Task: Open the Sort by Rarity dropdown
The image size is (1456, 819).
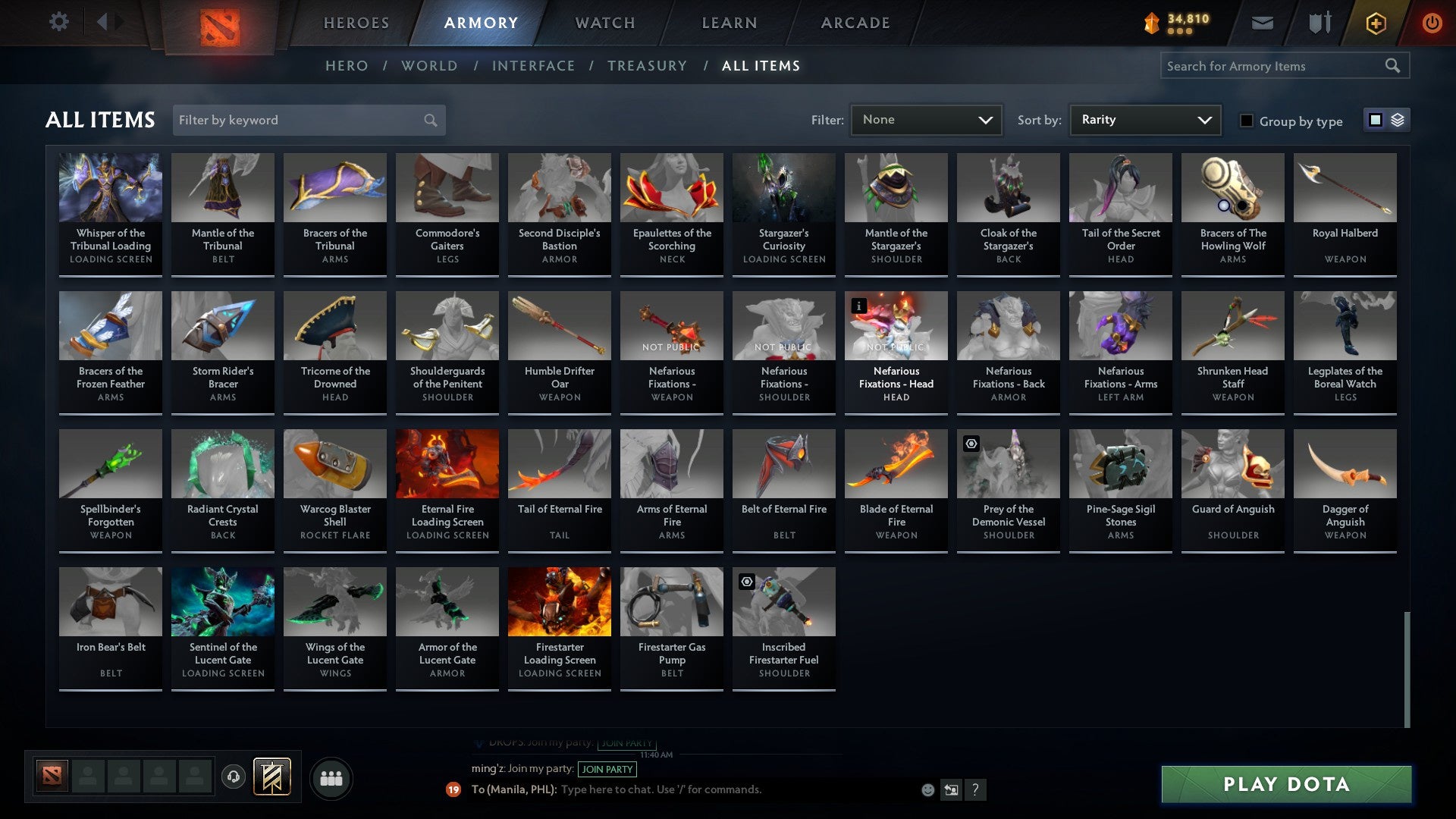Action: tap(1144, 119)
